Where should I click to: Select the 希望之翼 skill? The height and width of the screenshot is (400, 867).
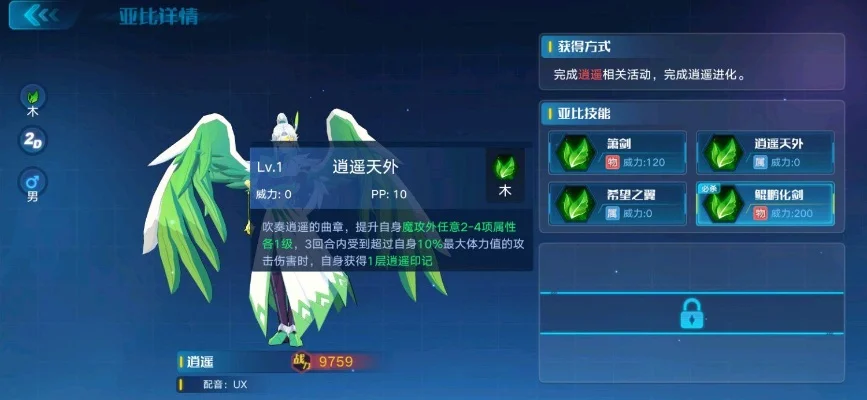pyautogui.click(x=617, y=203)
